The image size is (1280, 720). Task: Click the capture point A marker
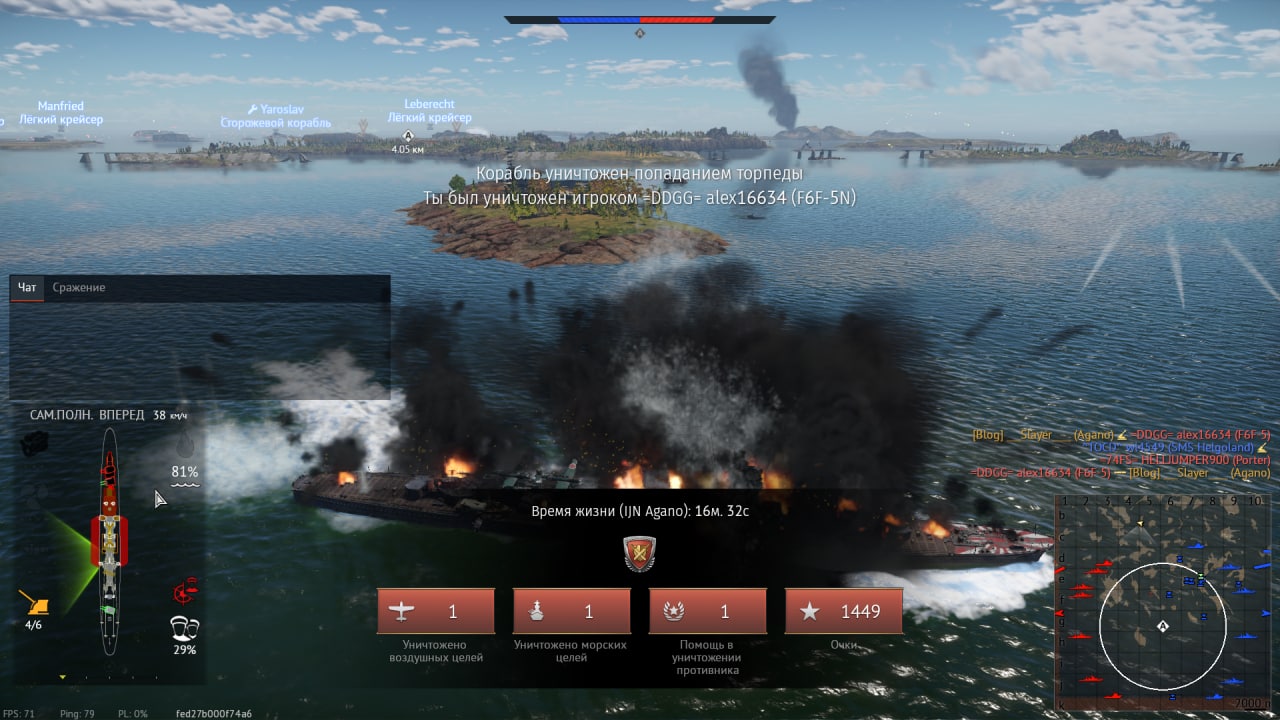coord(407,135)
